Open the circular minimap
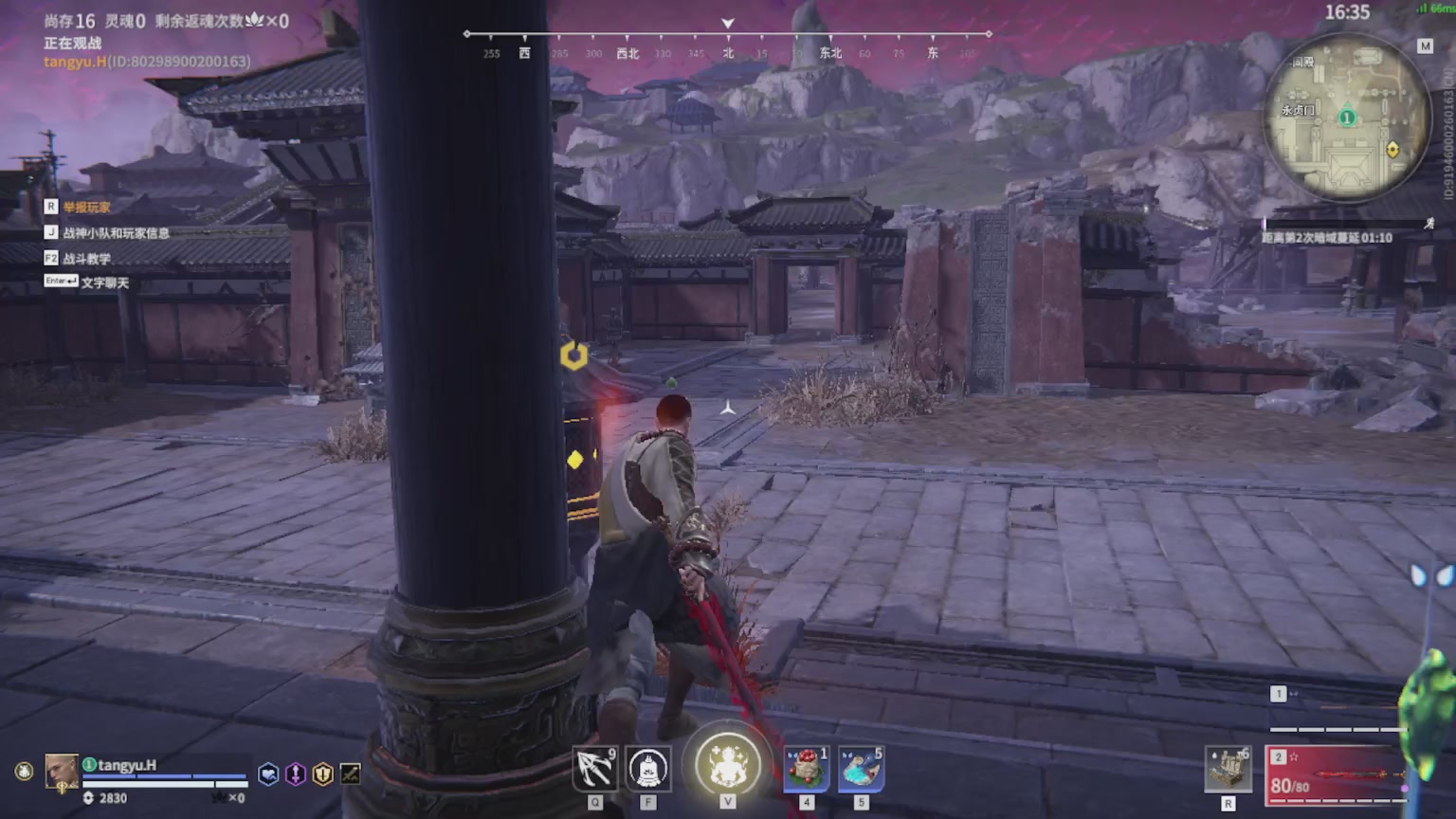The image size is (1456, 819). point(1346,118)
